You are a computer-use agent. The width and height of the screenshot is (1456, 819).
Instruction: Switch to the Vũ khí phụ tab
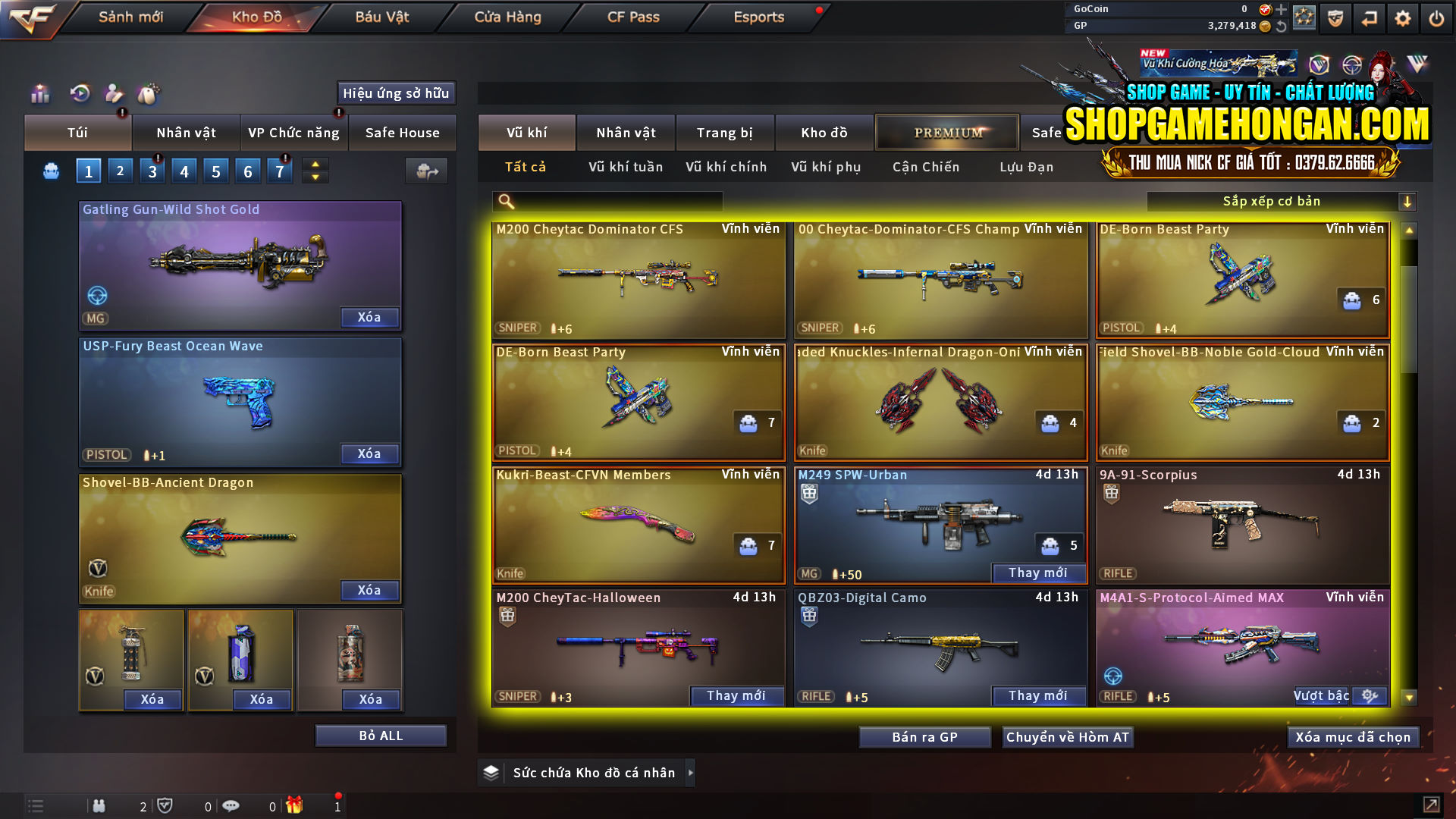pyautogui.click(x=828, y=167)
